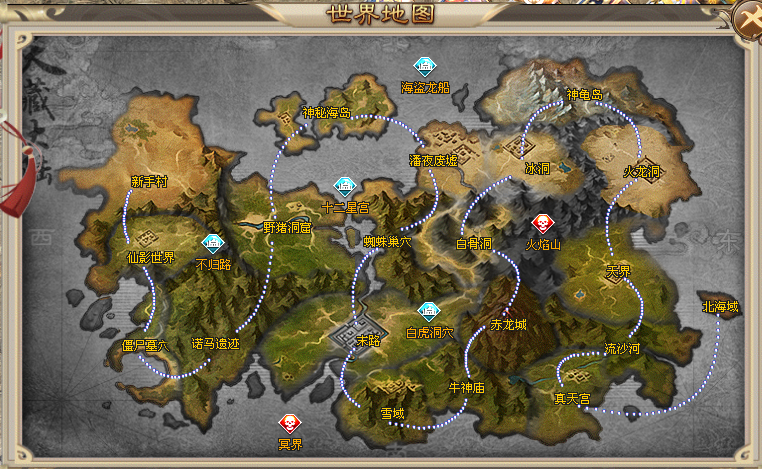The image size is (762, 469).
Task: Close the world map window
Action: (747, 18)
